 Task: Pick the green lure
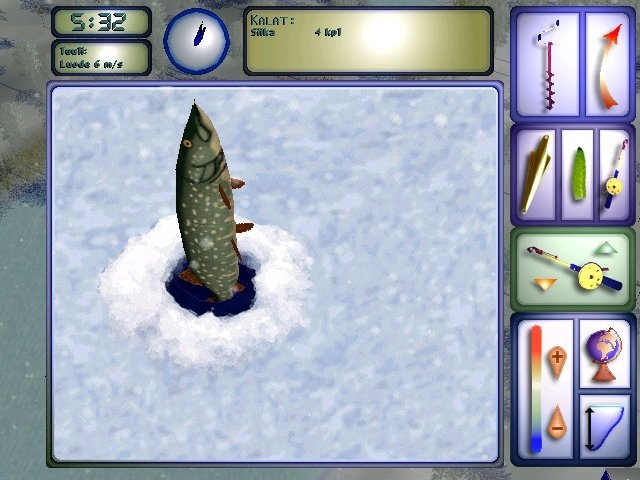[x=576, y=171]
